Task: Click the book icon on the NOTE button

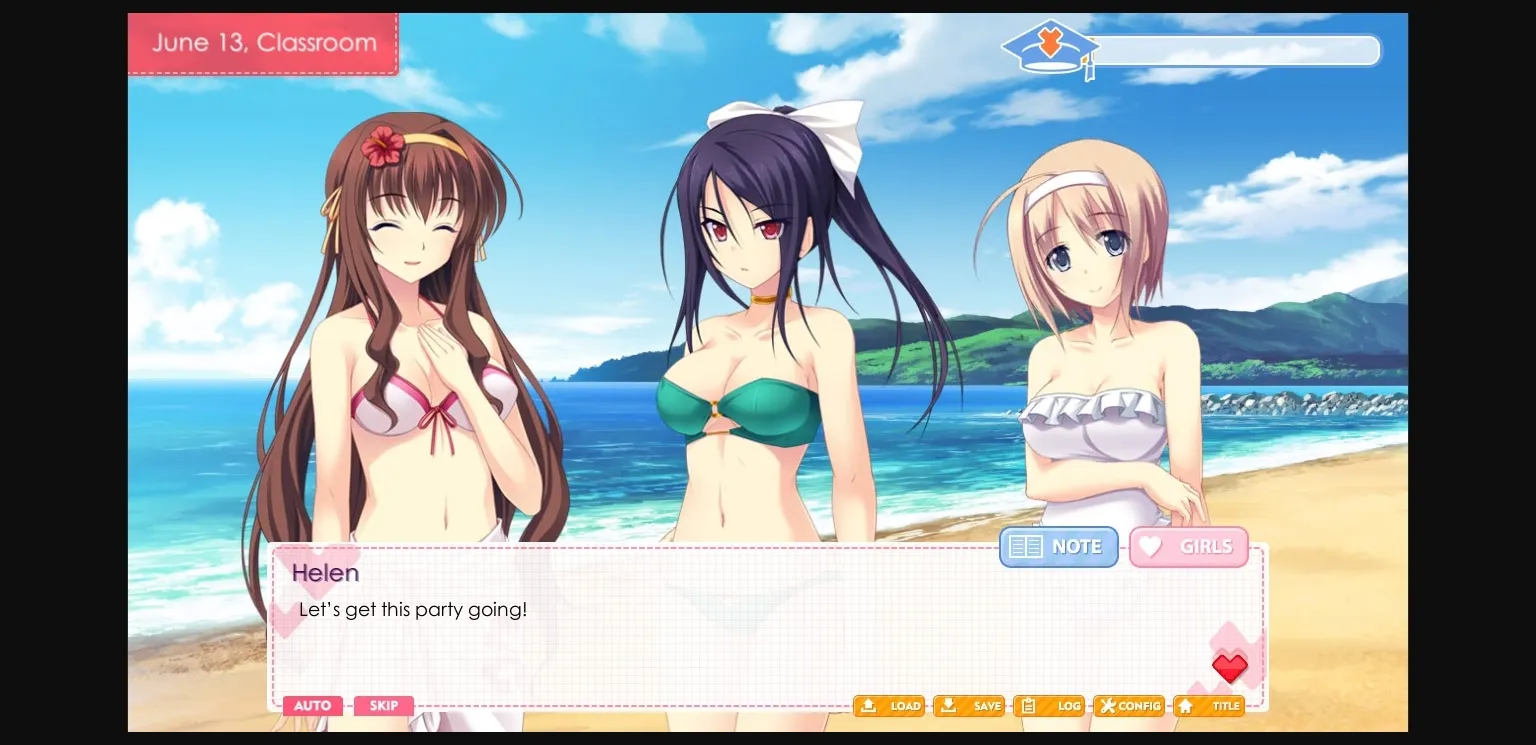Action: pyautogui.click(x=1026, y=546)
